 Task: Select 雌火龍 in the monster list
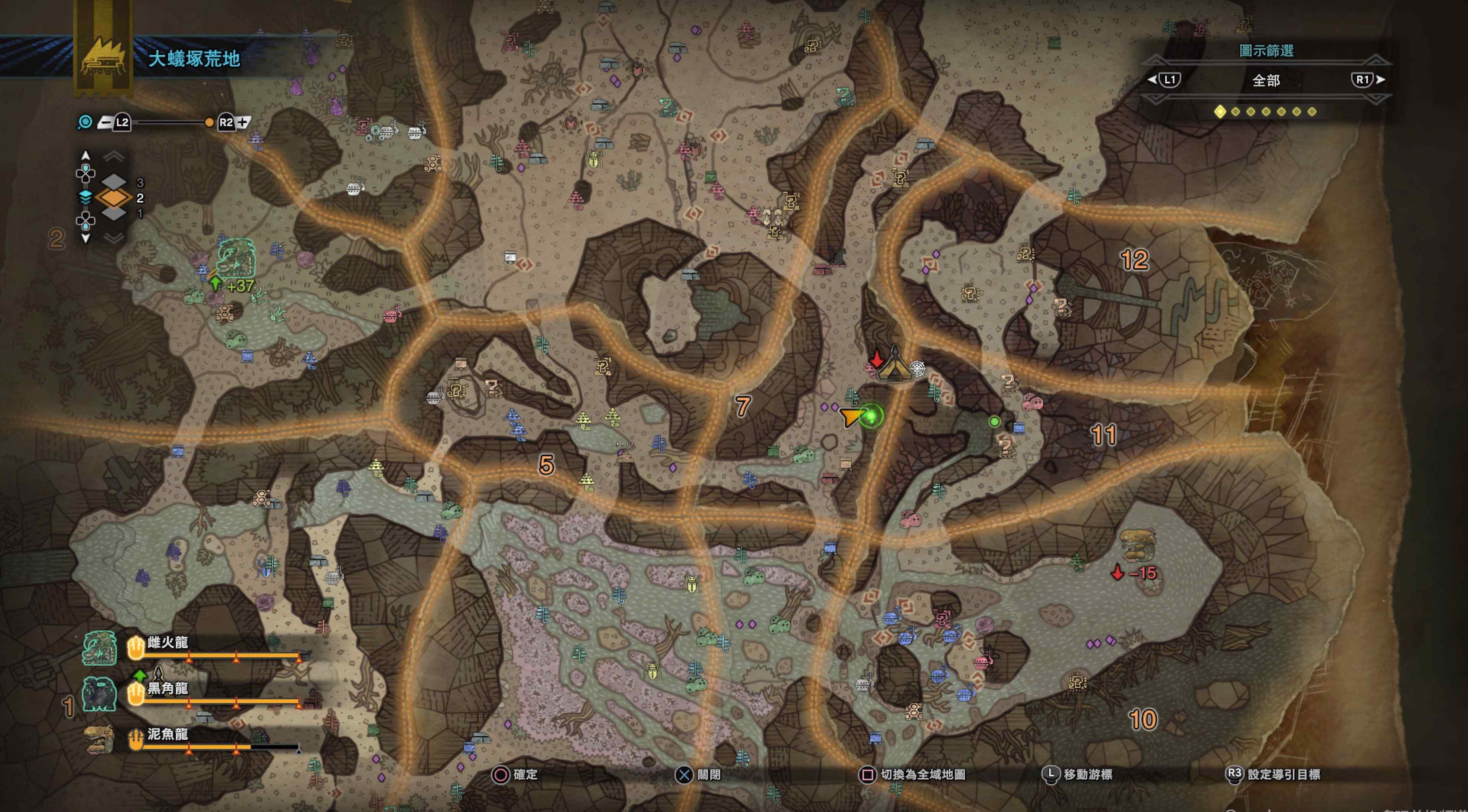point(167,643)
